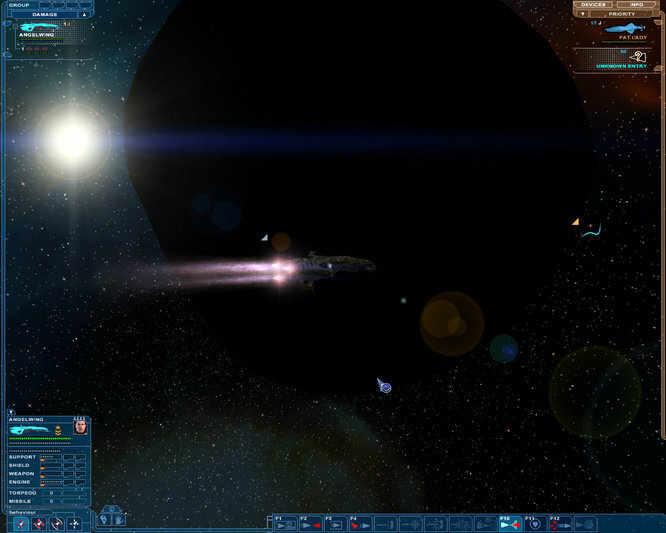Image resolution: width=666 pixels, height=533 pixels.
Task: Activate the F1 command button
Action: pos(284,523)
